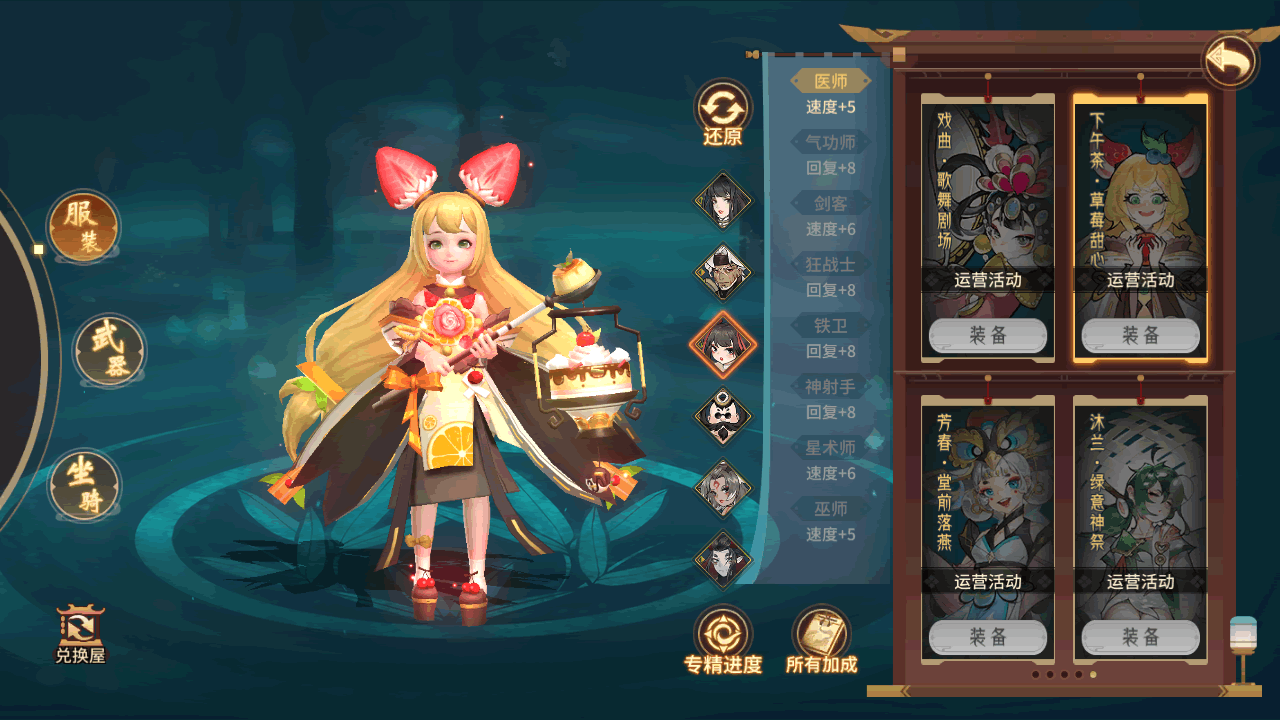Viewport: 1280px width, 720px height.
Task: View 专精进度 mastery progress
Action: [723, 640]
